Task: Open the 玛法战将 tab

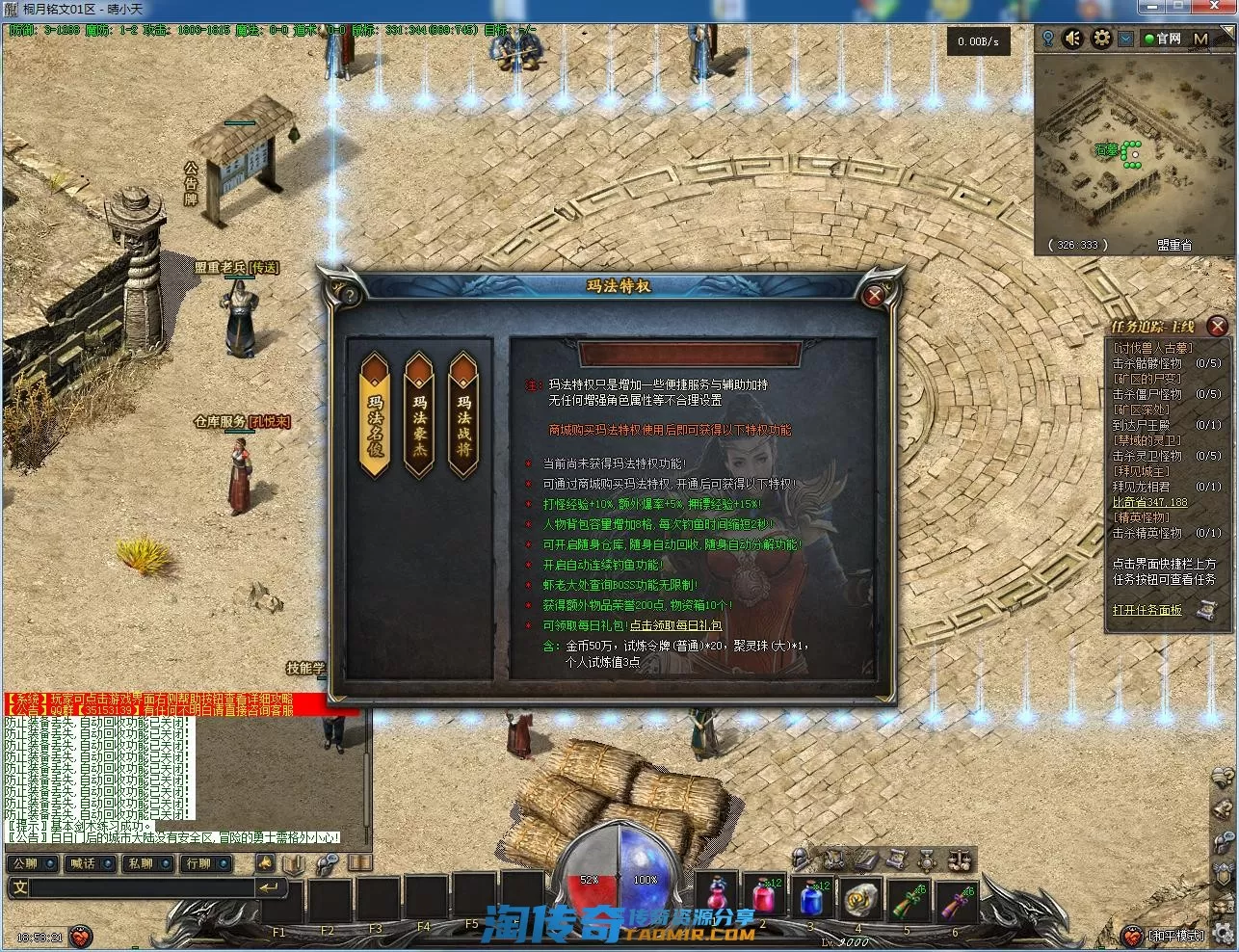Action: click(x=463, y=415)
